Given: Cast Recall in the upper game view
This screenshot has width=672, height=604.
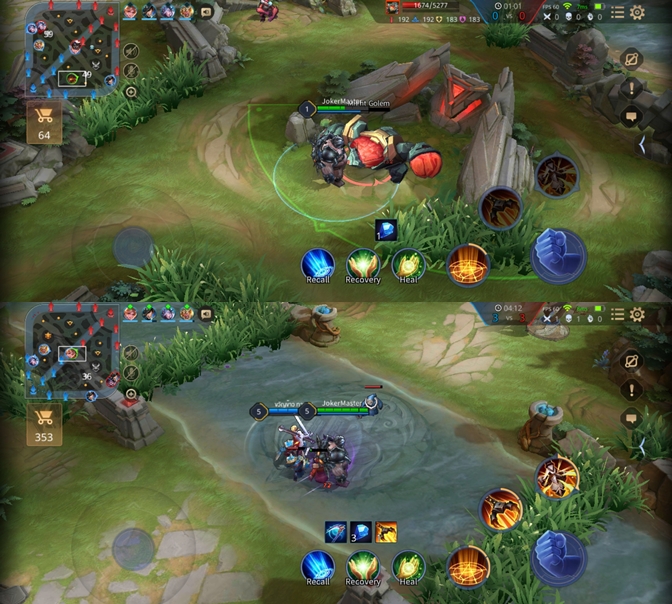Looking at the screenshot, I should (318, 265).
